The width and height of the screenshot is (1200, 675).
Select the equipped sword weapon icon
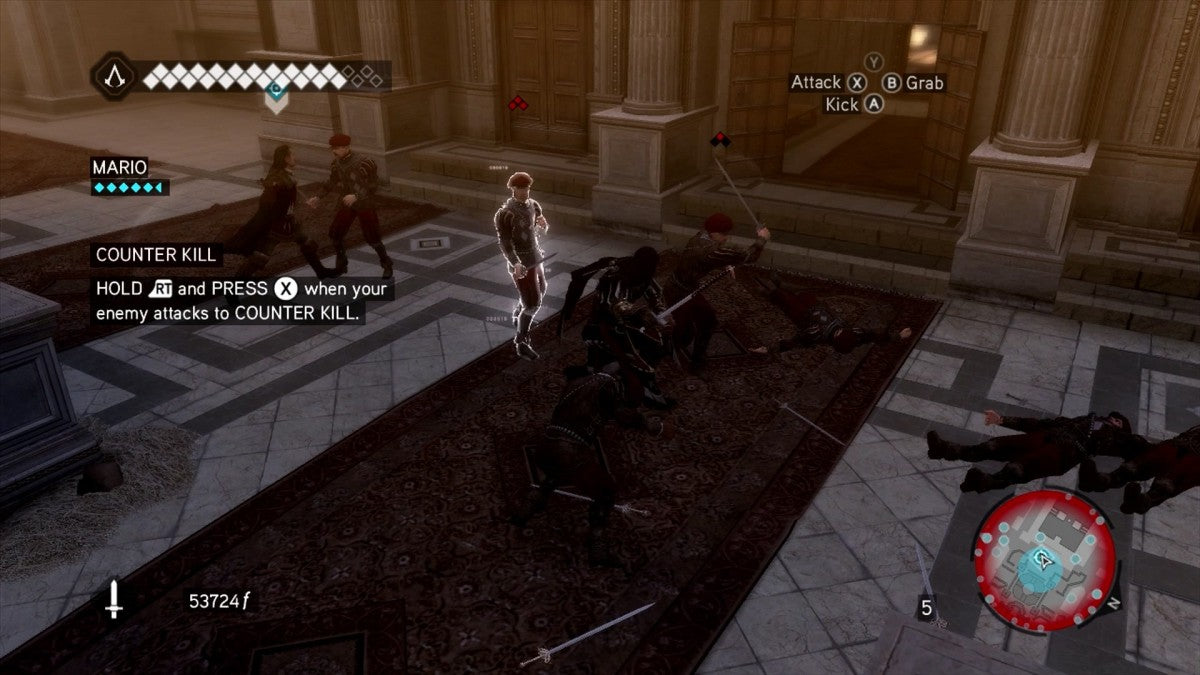coord(114,599)
